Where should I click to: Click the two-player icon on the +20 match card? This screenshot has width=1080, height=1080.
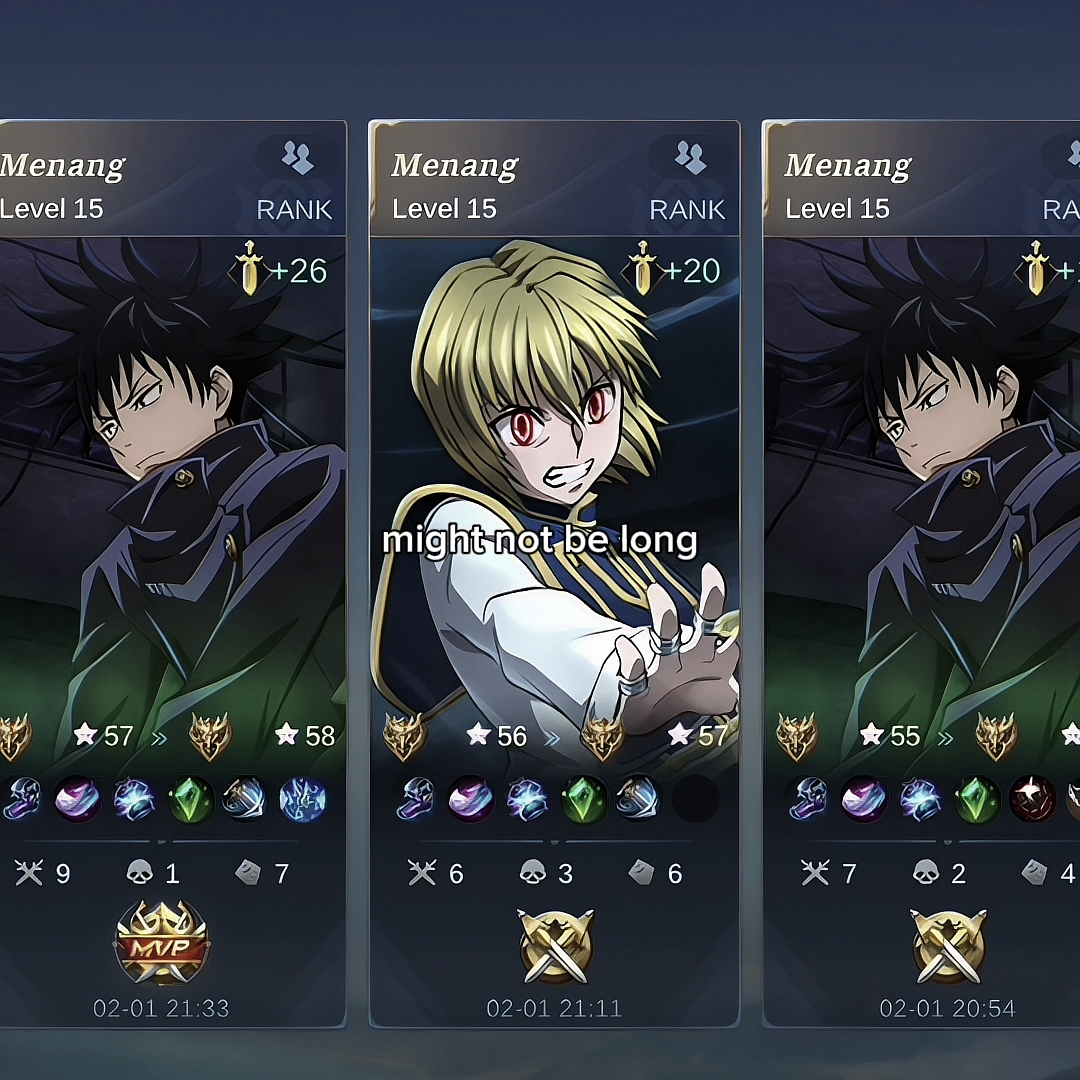coord(690,157)
